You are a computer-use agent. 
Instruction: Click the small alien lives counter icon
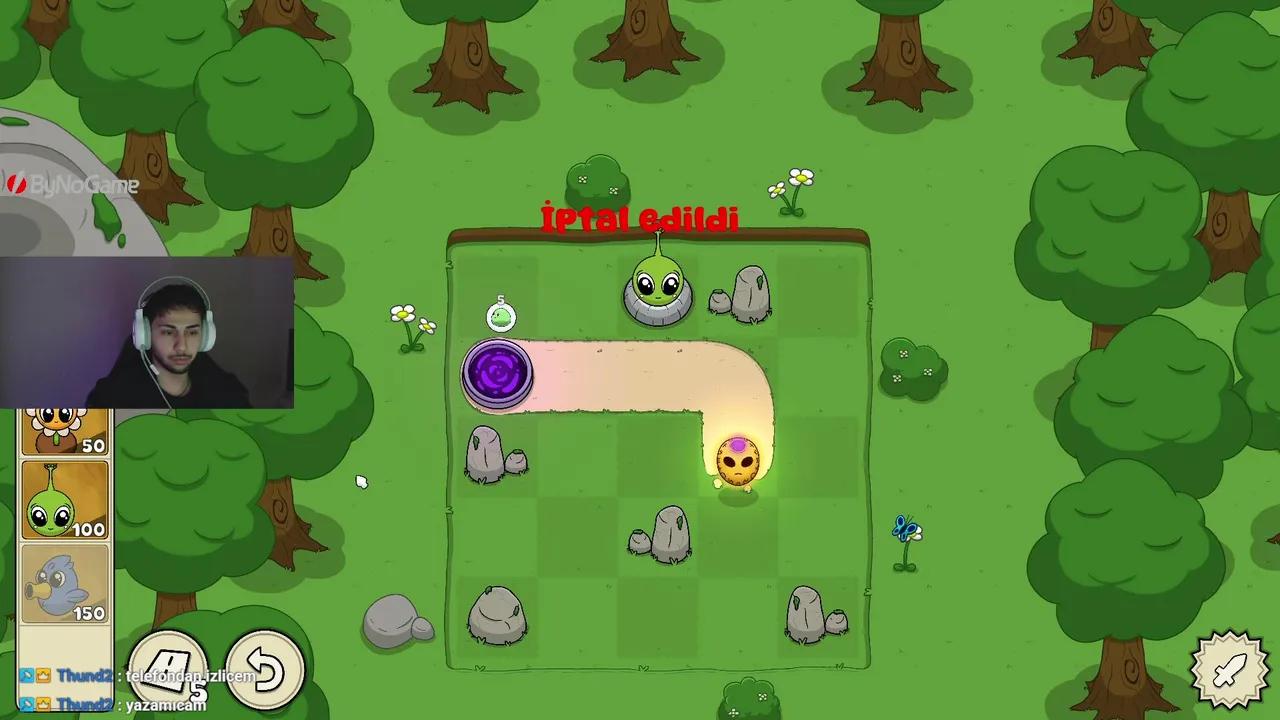pos(500,315)
